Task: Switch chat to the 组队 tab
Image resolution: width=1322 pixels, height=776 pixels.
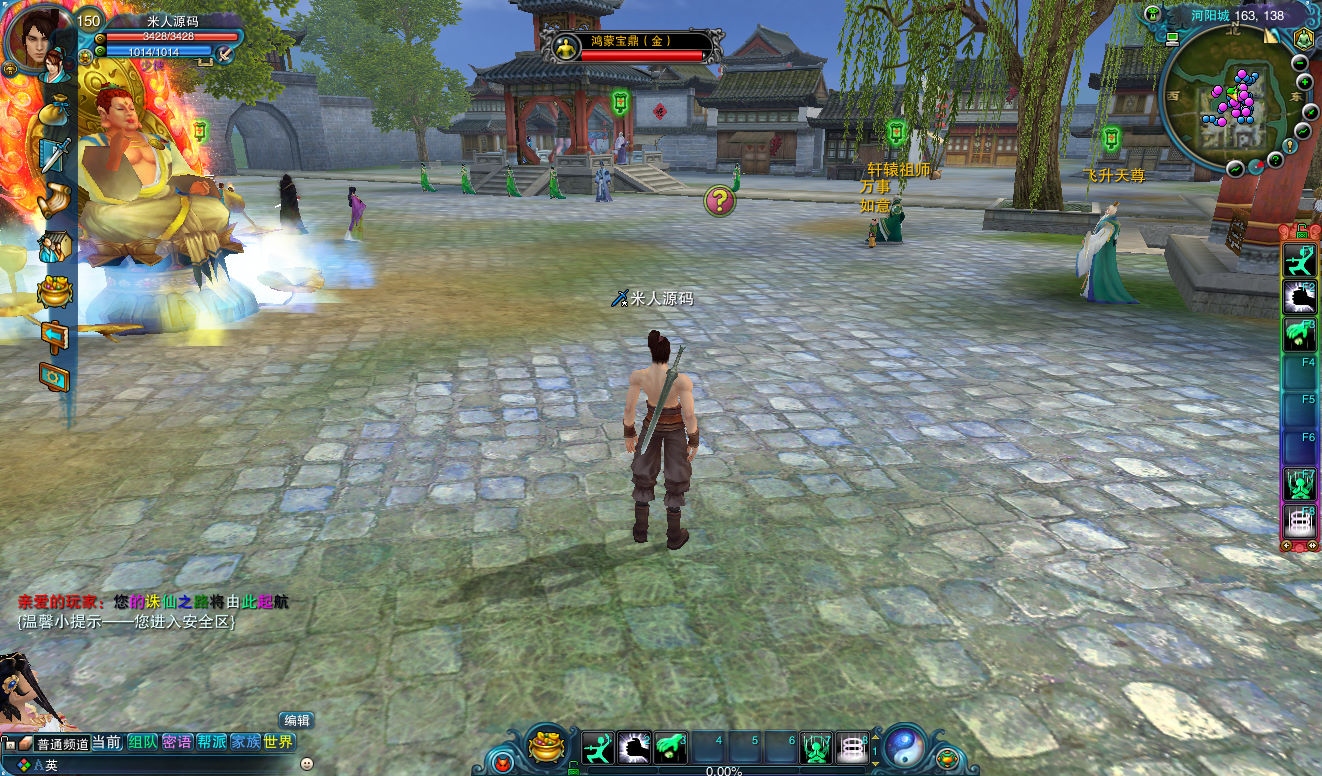Action: point(143,742)
